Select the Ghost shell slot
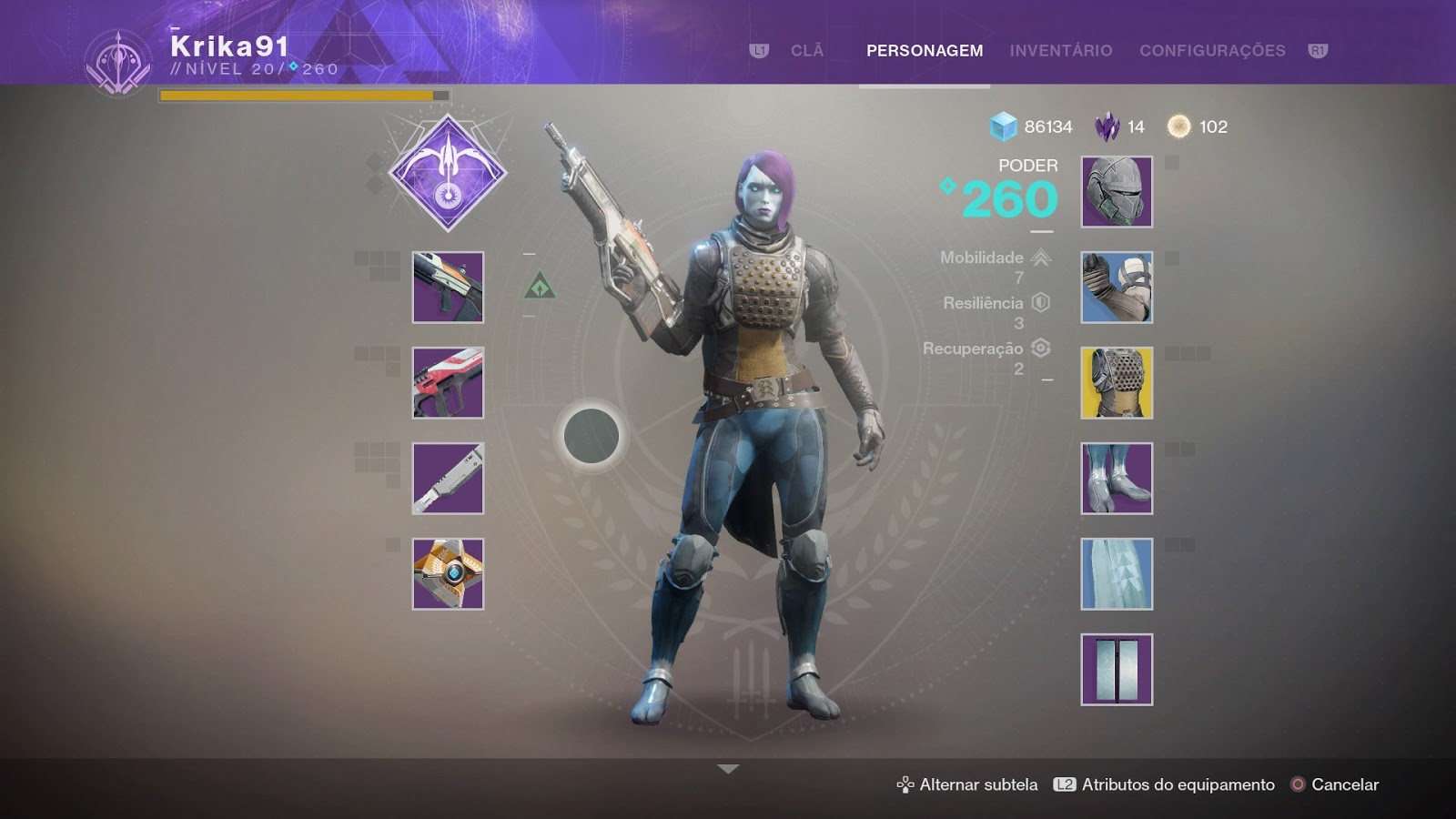This screenshot has height=819, width=1456. click(x=447, y=574)
